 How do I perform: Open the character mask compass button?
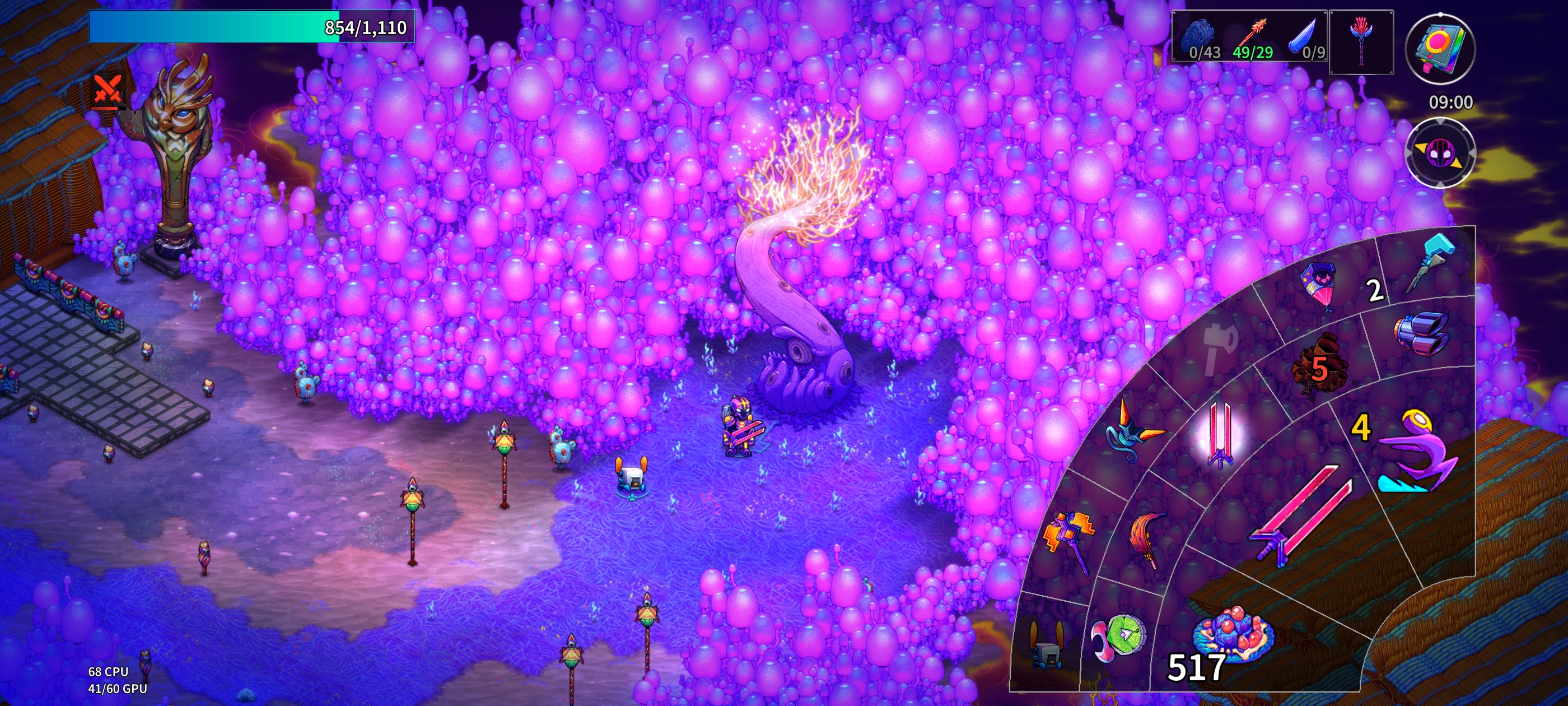1440,152
